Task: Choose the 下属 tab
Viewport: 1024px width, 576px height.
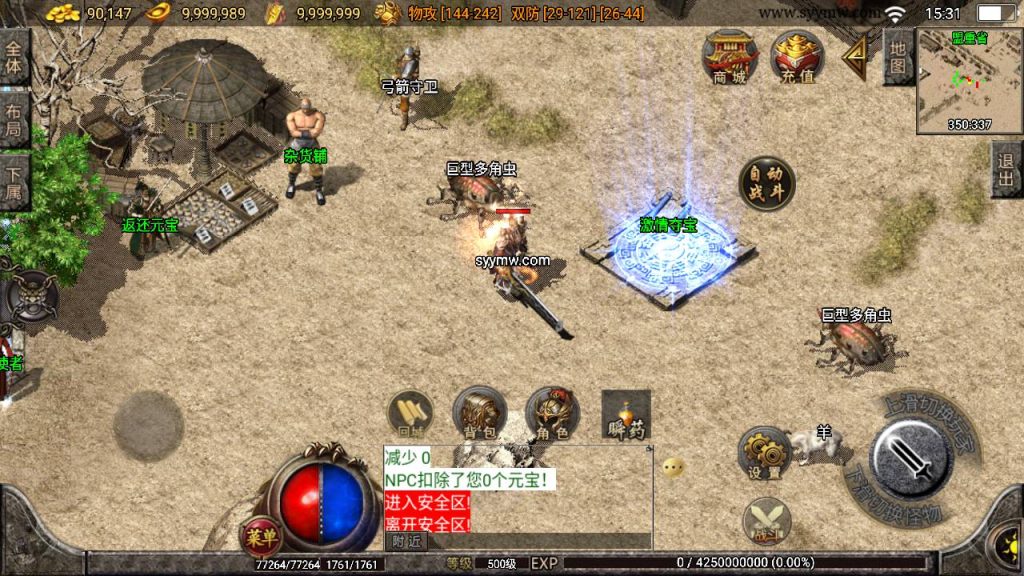Action: point(14,180)
